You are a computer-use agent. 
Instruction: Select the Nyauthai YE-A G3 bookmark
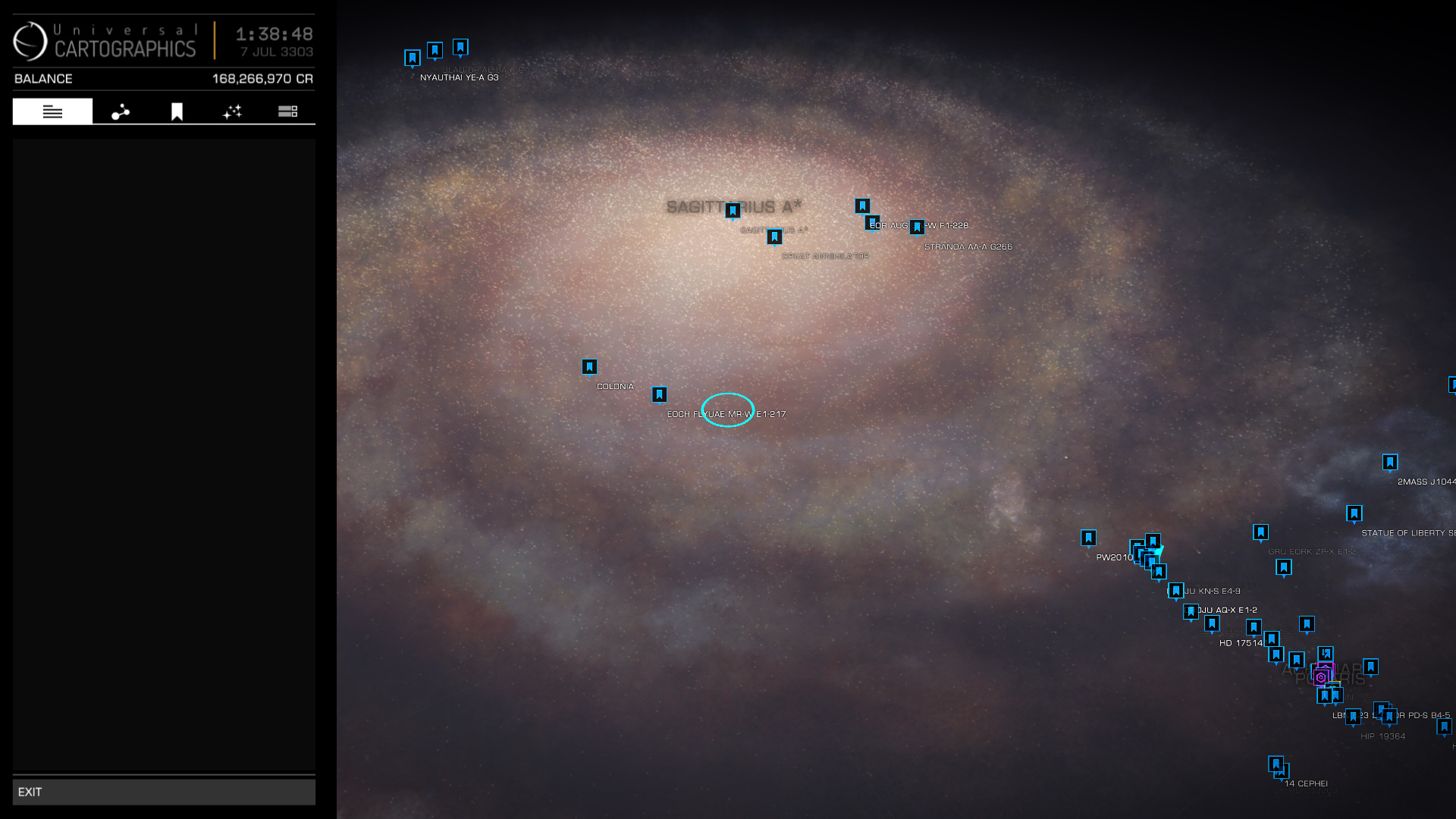(x=413, y=58)
